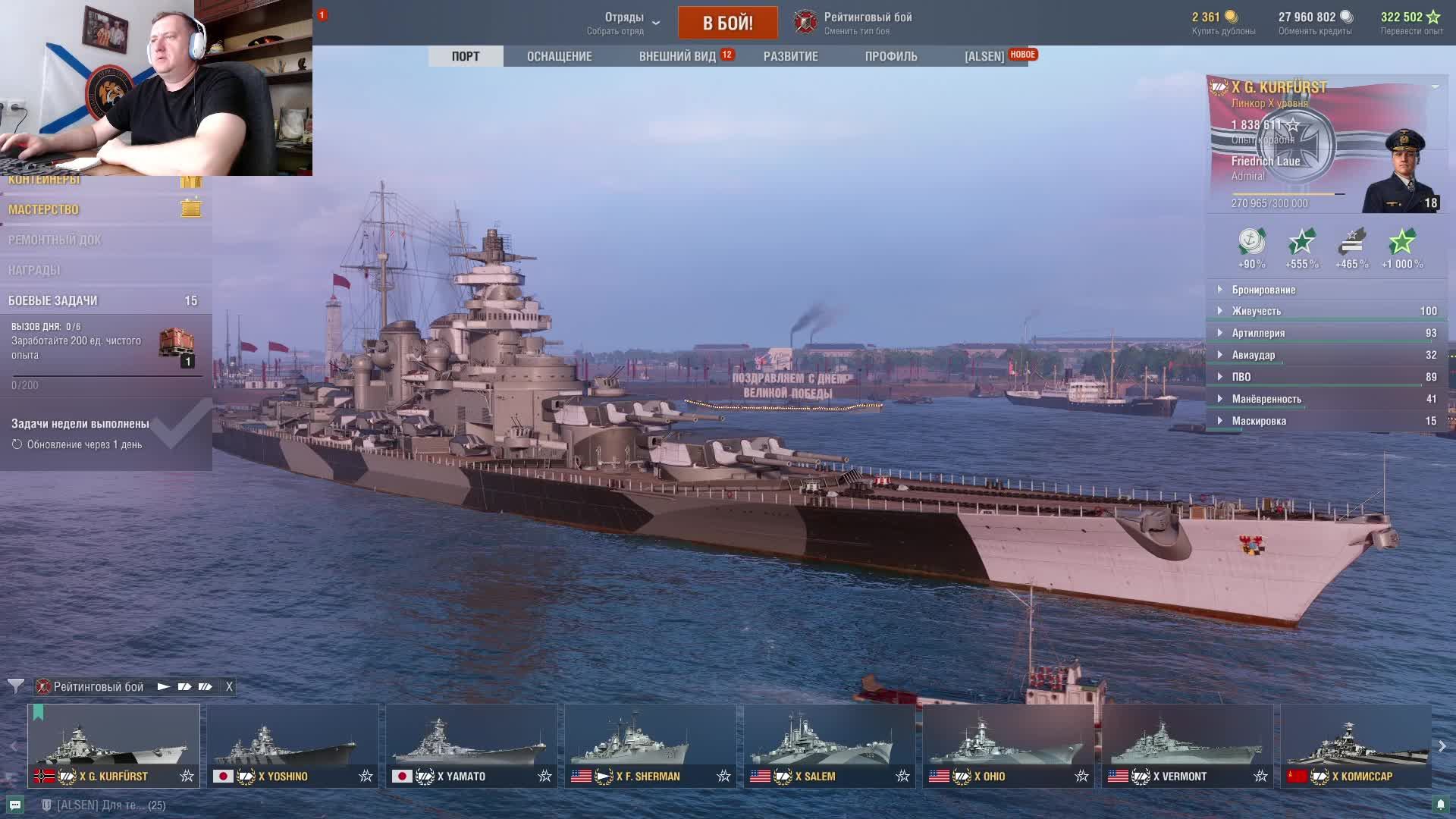Switch to the ВНЕШНИЙ ВИД tab
This screenshot has height=819, width=1456.
pos(677,56)
